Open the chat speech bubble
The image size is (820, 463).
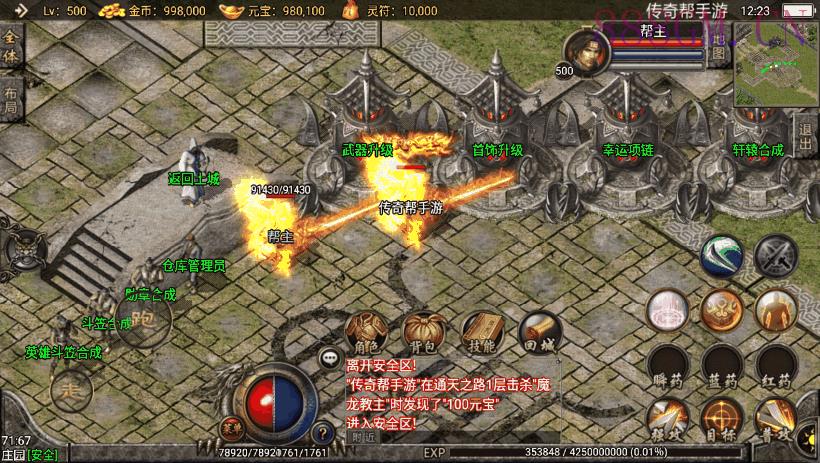328,356
